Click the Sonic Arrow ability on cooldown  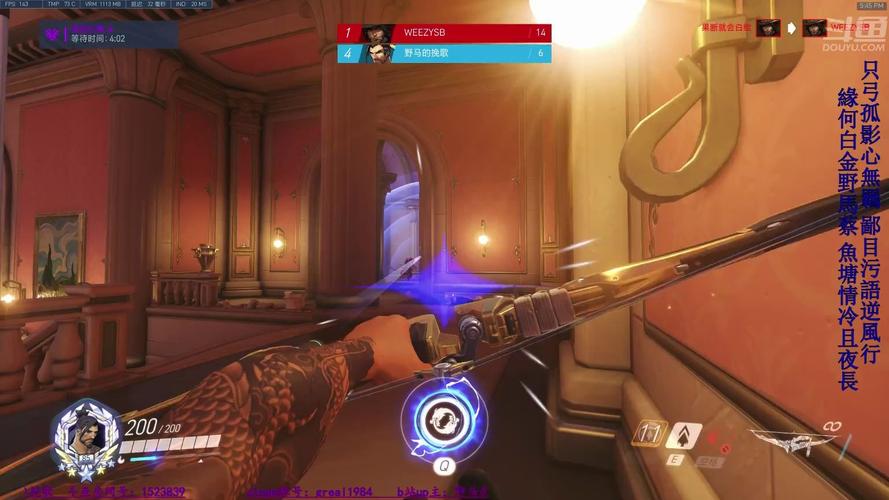(x=651, y=435)
